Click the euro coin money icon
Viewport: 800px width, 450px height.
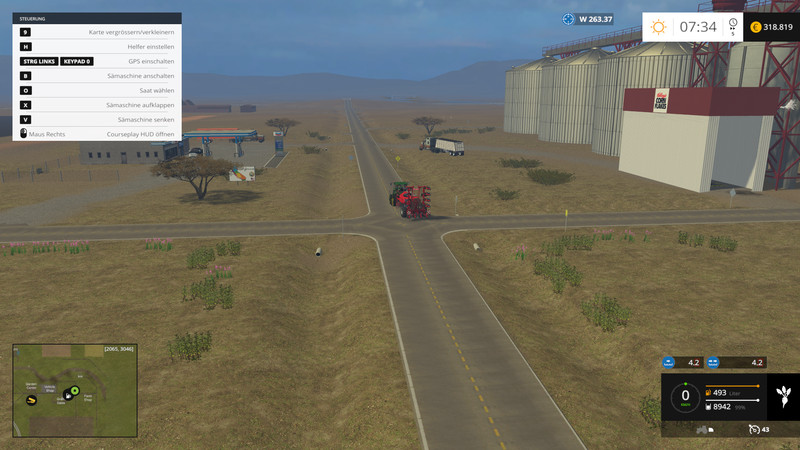click(x=755, y=27)
